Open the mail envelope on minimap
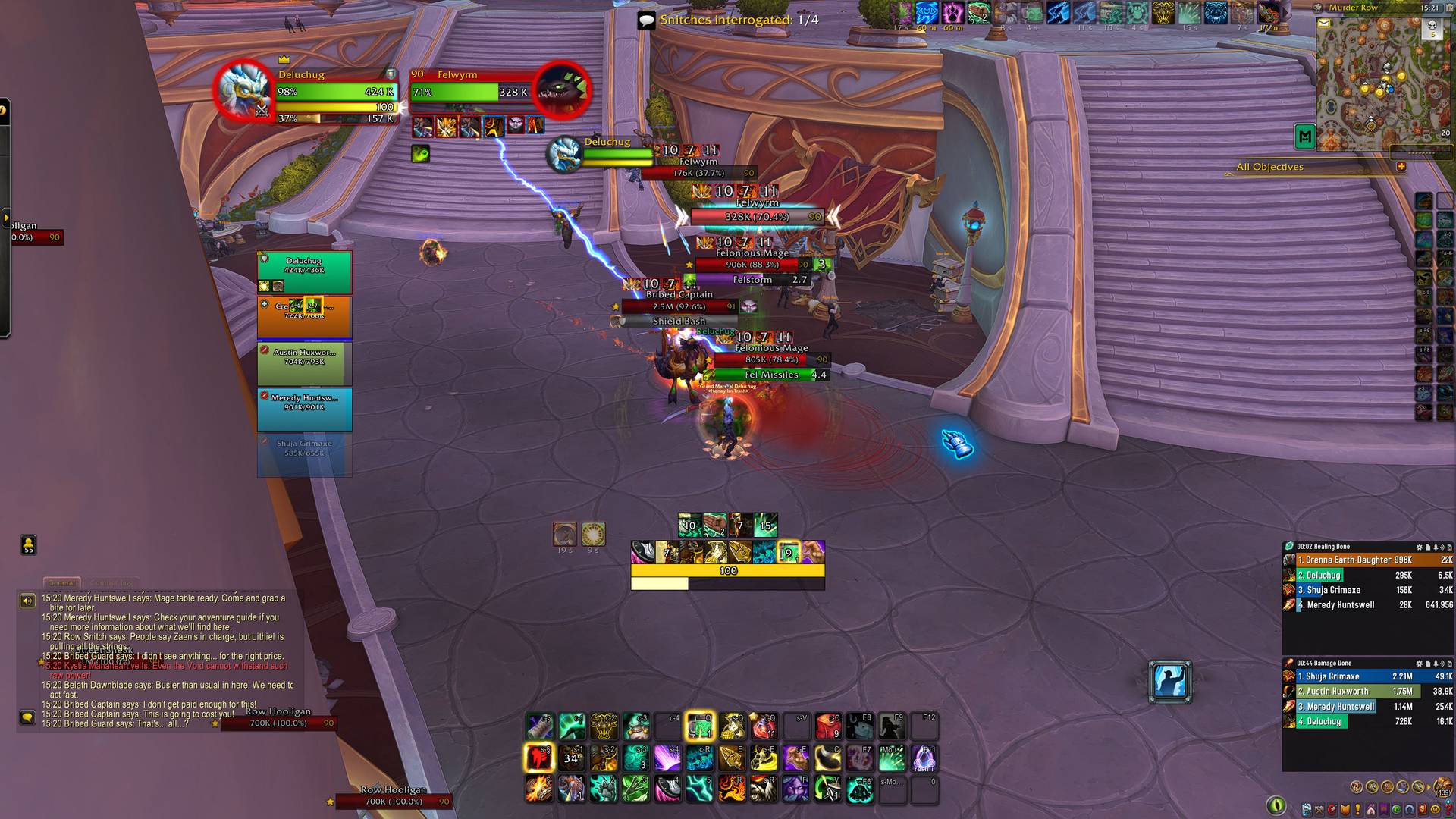The width and height of the screenshot is (1456, 819). (x=1324, y=24)
